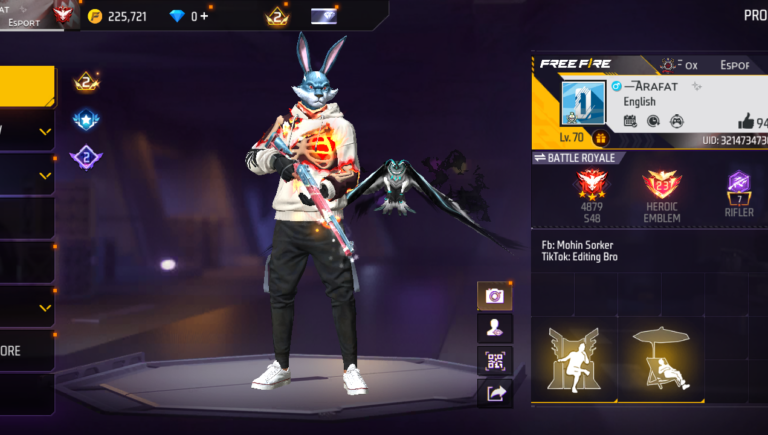Screen dimensions: 768x435
Task: Share the profile with the arrow button
Action: coord(494,393)
